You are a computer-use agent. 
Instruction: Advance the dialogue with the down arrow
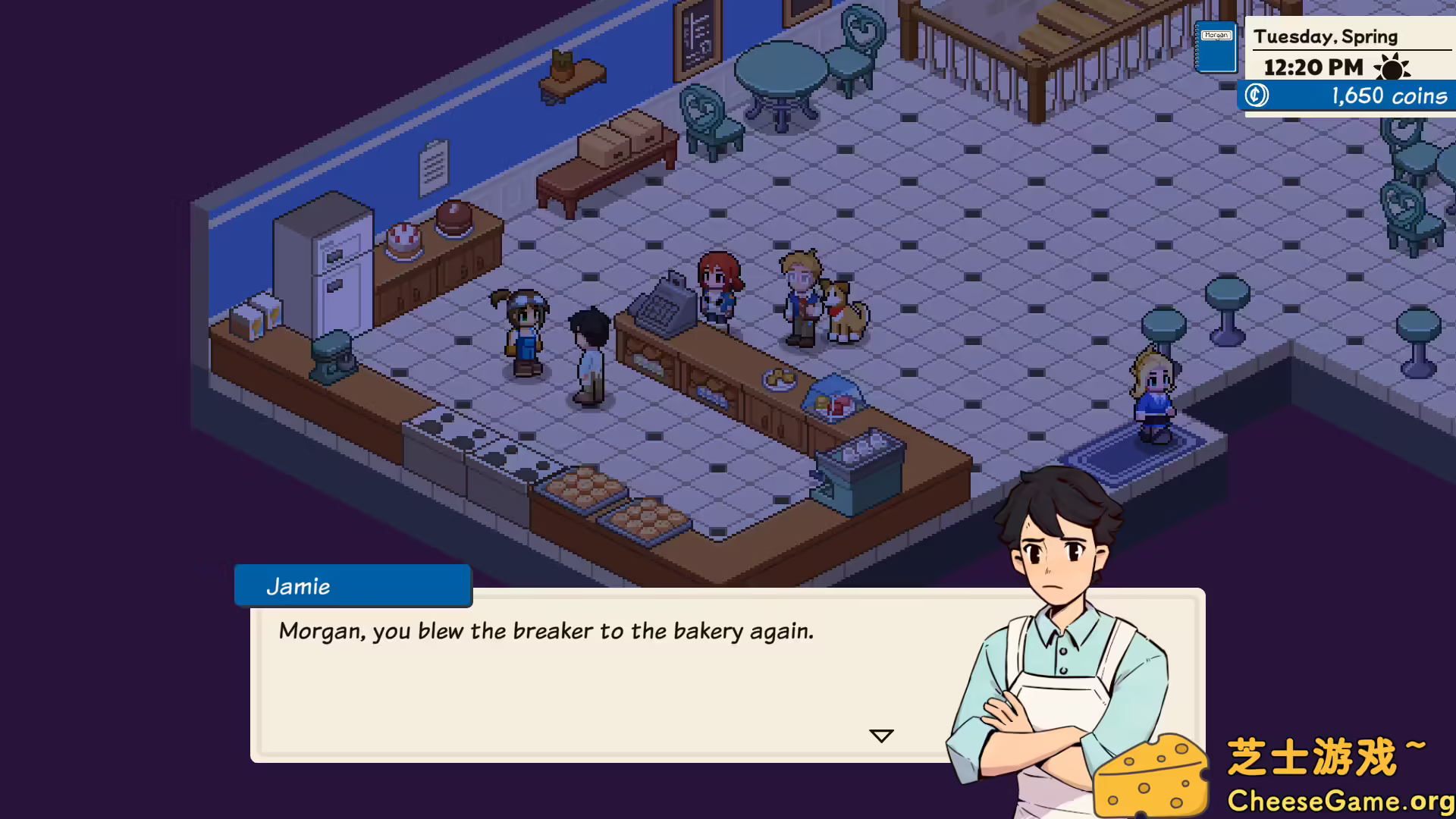881,736
